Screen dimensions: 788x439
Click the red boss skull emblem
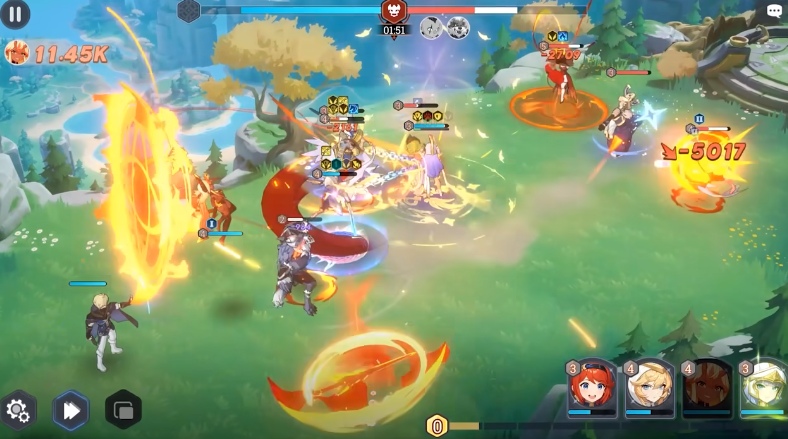click(x=394, y=11)
